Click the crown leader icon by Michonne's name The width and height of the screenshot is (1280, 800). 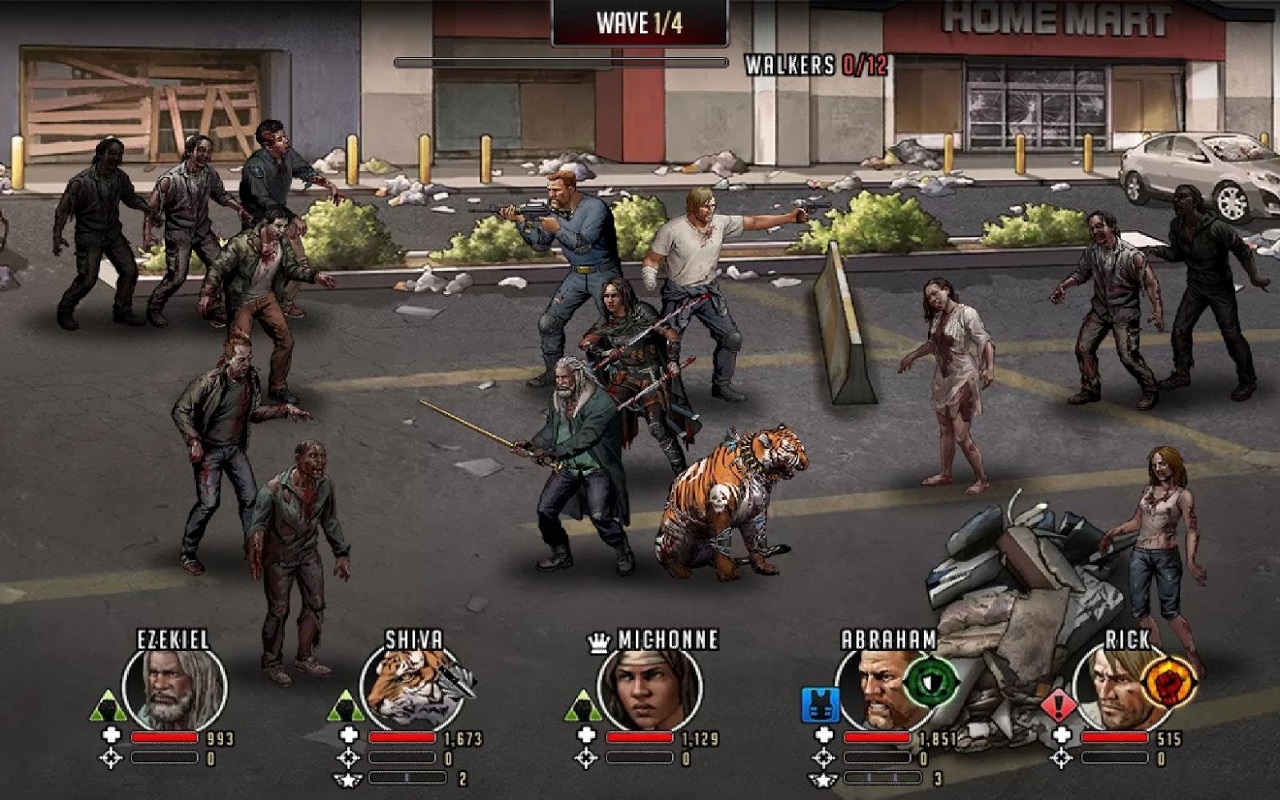[599, 642]
